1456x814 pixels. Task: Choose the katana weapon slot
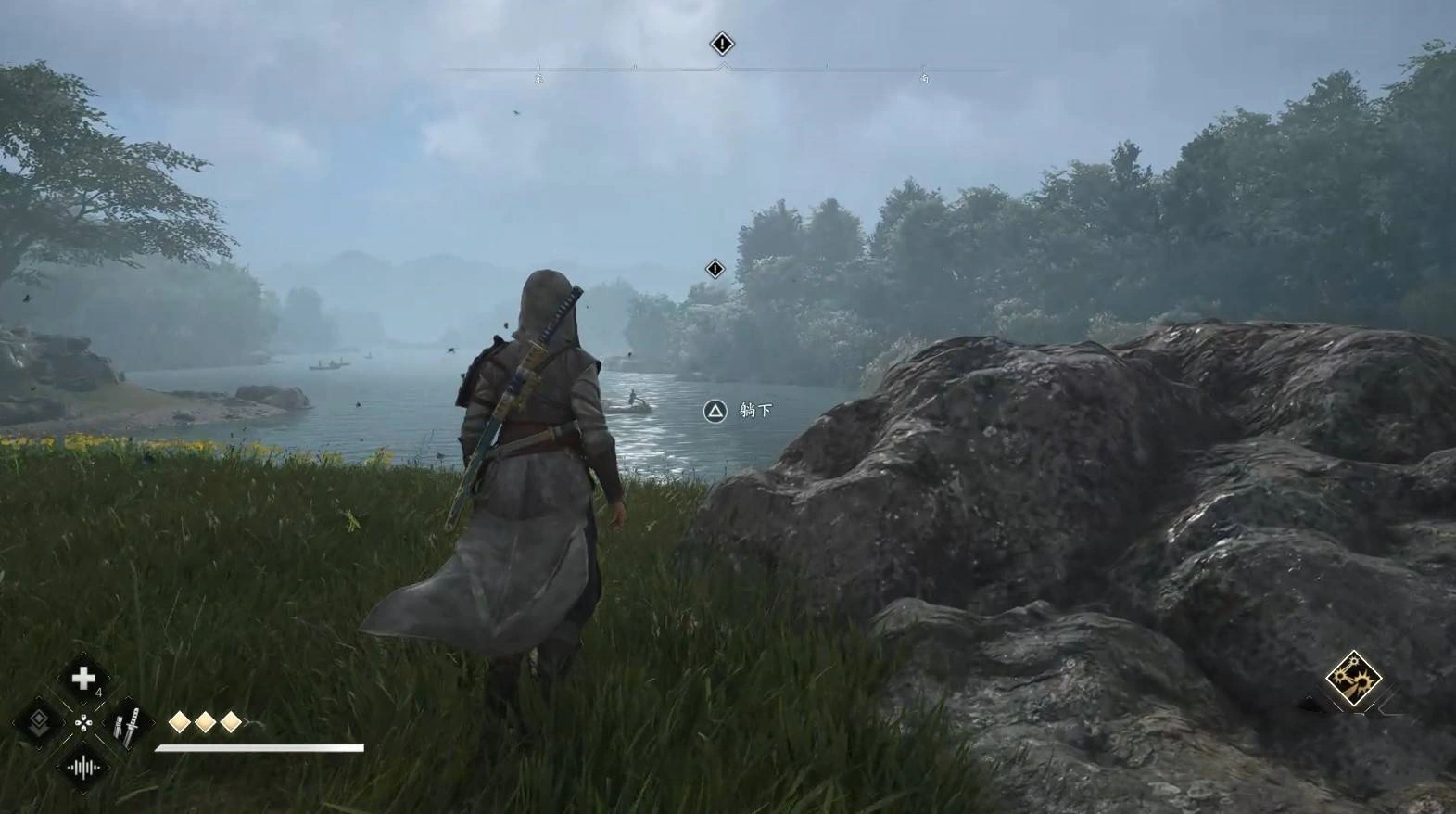(x=127, y=724)
